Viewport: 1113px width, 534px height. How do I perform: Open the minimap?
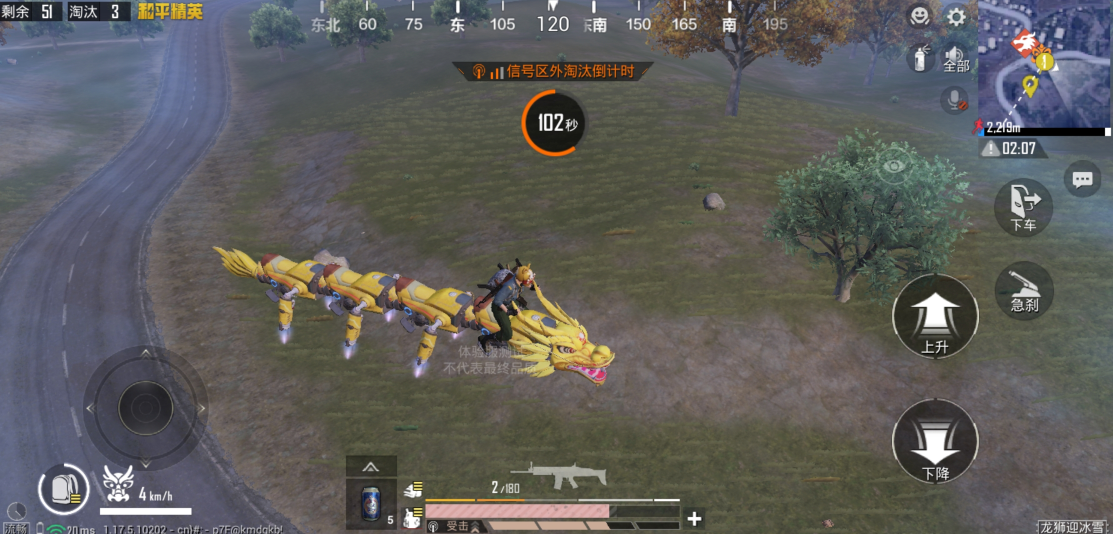1044,66
